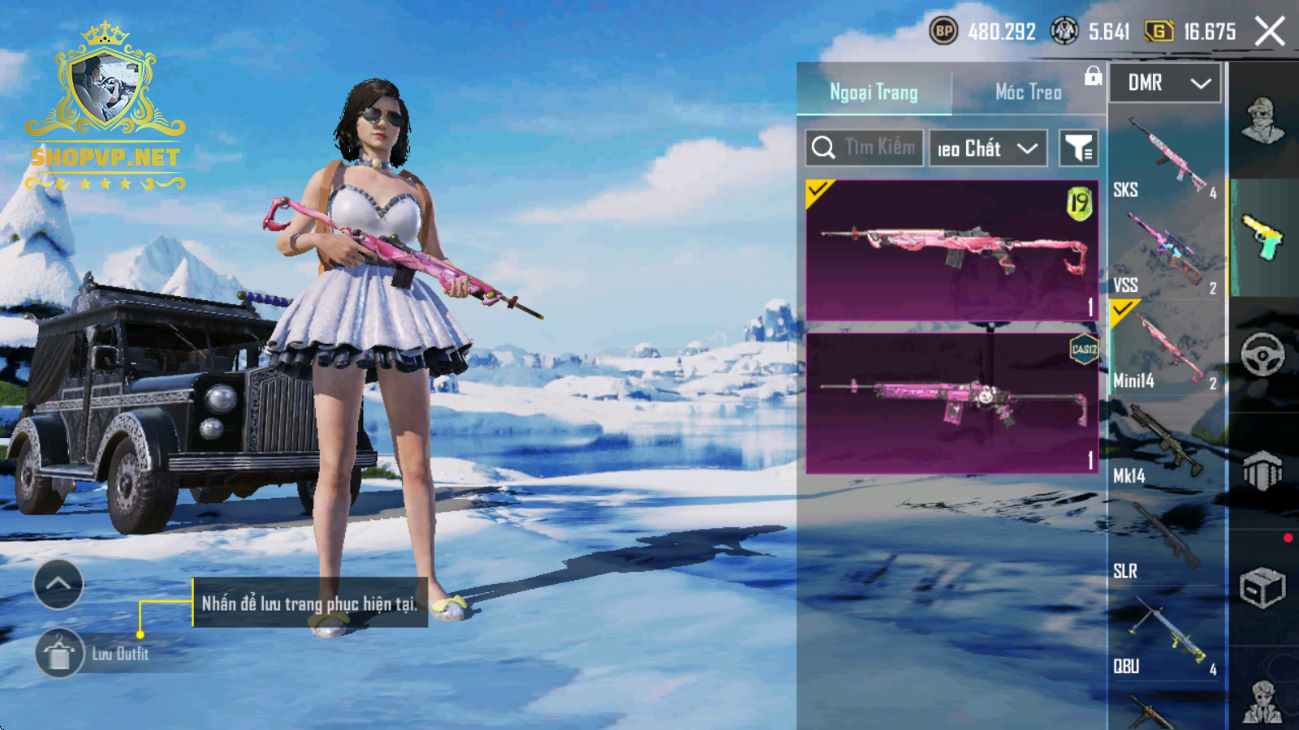Open the filter funnel button
This screenshot has height=730, width=1299.
1078,148
